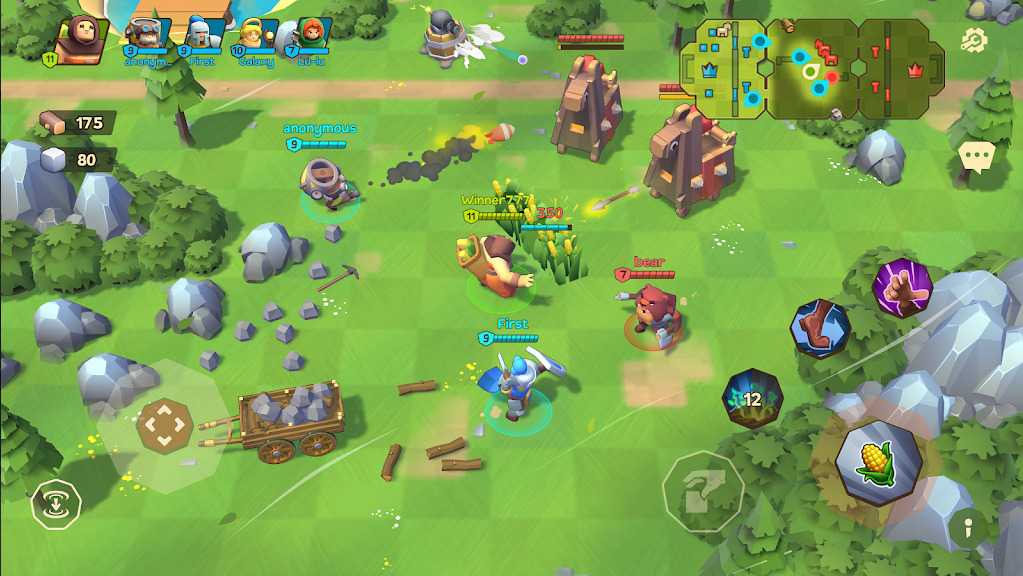The height and width of the screenshot is (576, 1023).
Task: Open the settings gear menu
Action: pos(973,40)
